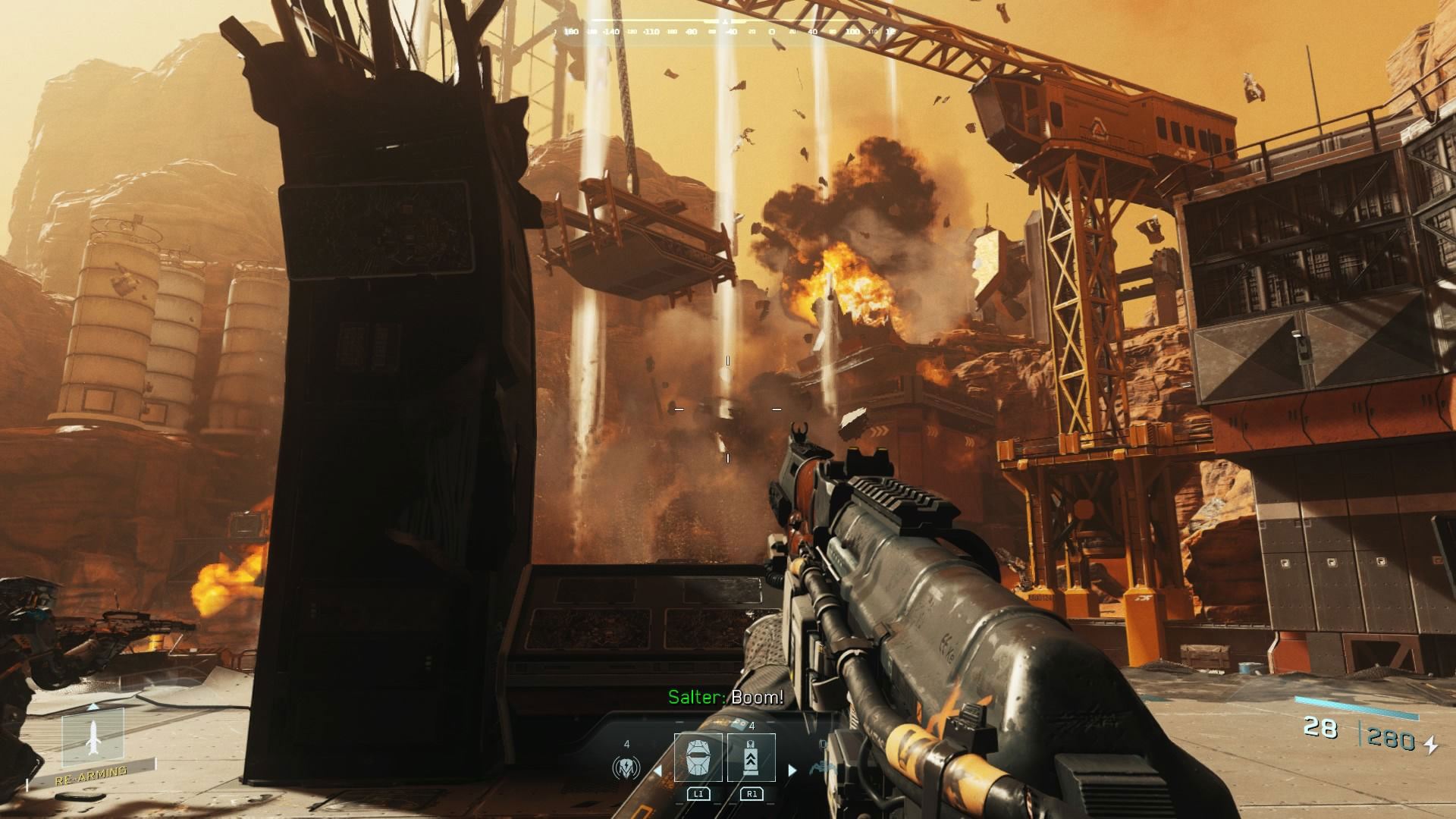Screen dimensions: 1456x819
Task: Click the left arrow beside the equipment slots
Action: pos(658,770)
